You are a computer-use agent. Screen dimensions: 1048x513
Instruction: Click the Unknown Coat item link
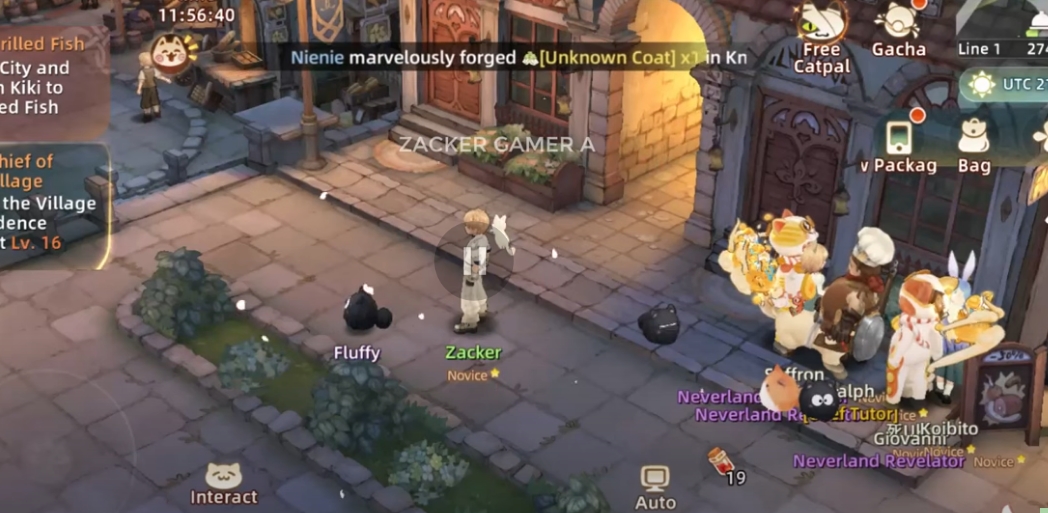pos(606,57)
